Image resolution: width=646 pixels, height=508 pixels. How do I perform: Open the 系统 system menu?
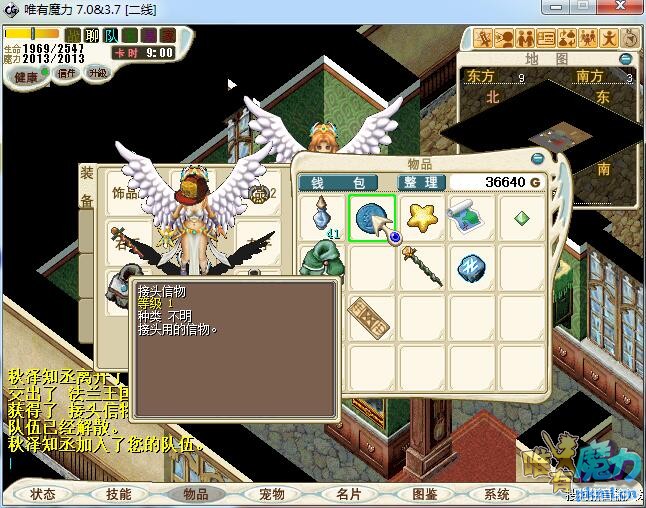coord(497,494)
